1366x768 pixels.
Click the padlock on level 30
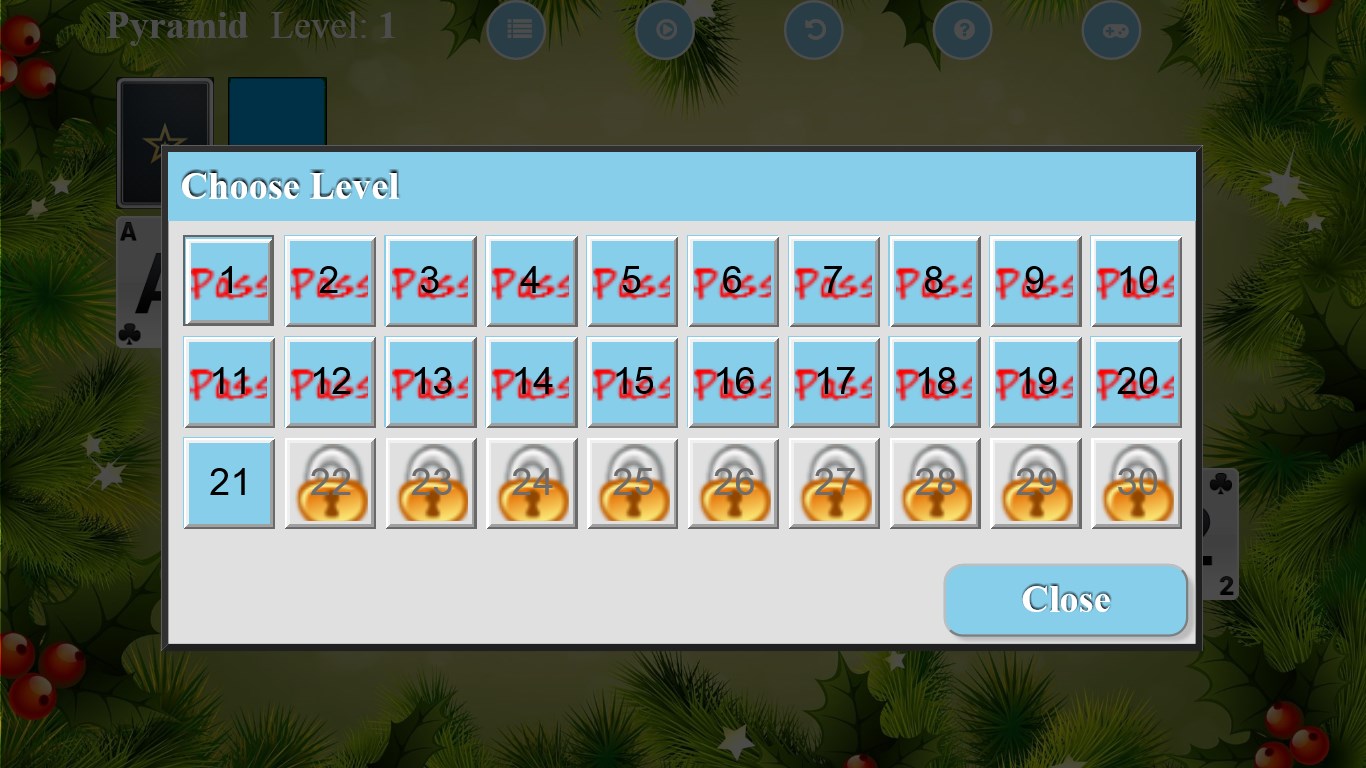[1136, 483]
